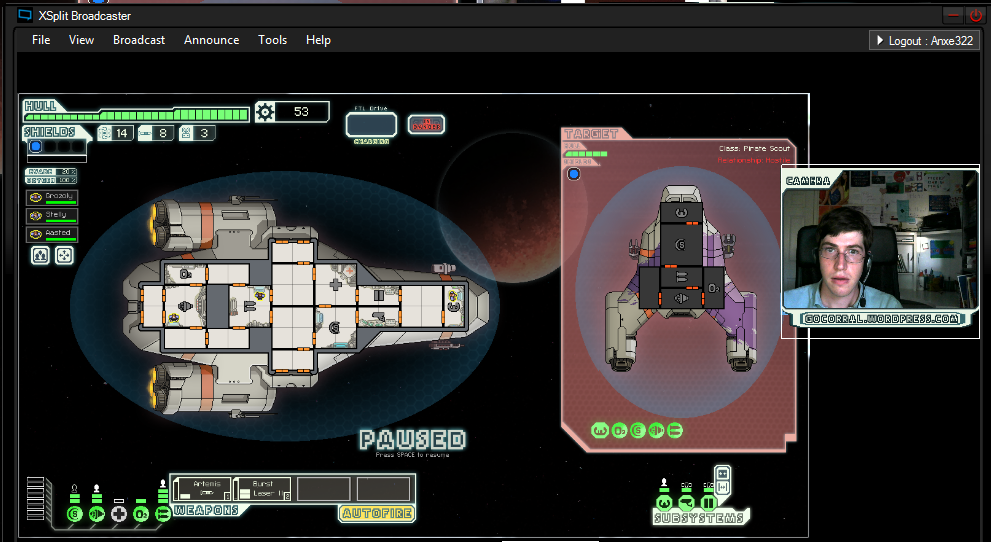Click the shields system power icon

click(74, 514)
